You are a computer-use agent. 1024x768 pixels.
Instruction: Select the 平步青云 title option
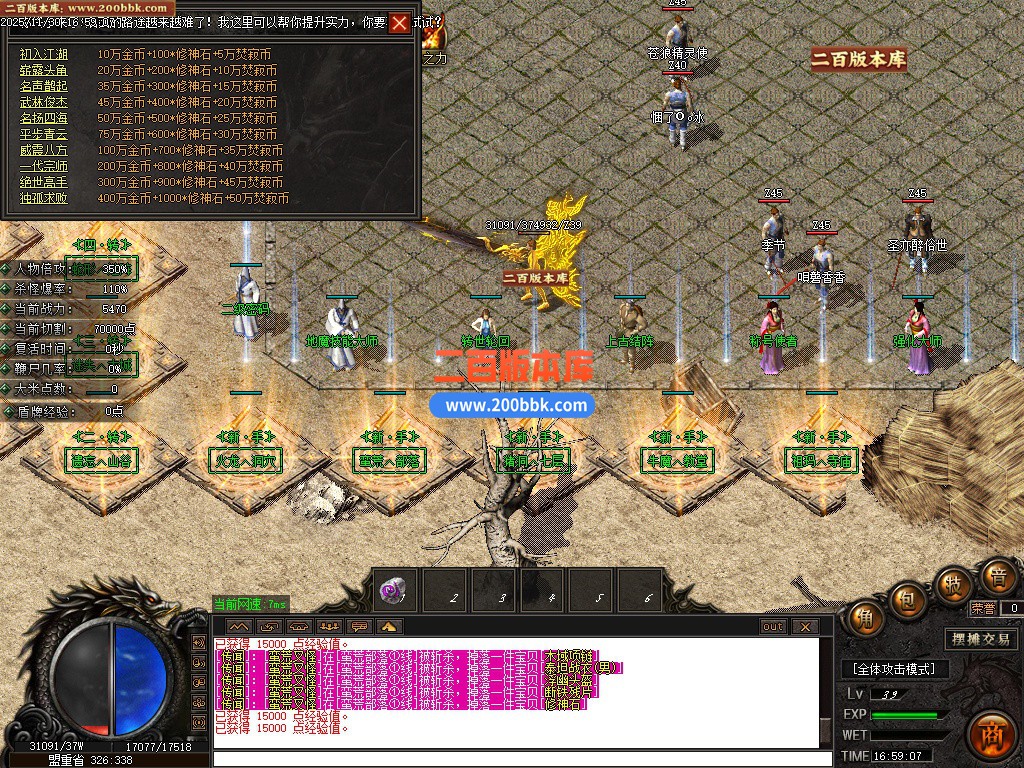[x=44, y=134]
